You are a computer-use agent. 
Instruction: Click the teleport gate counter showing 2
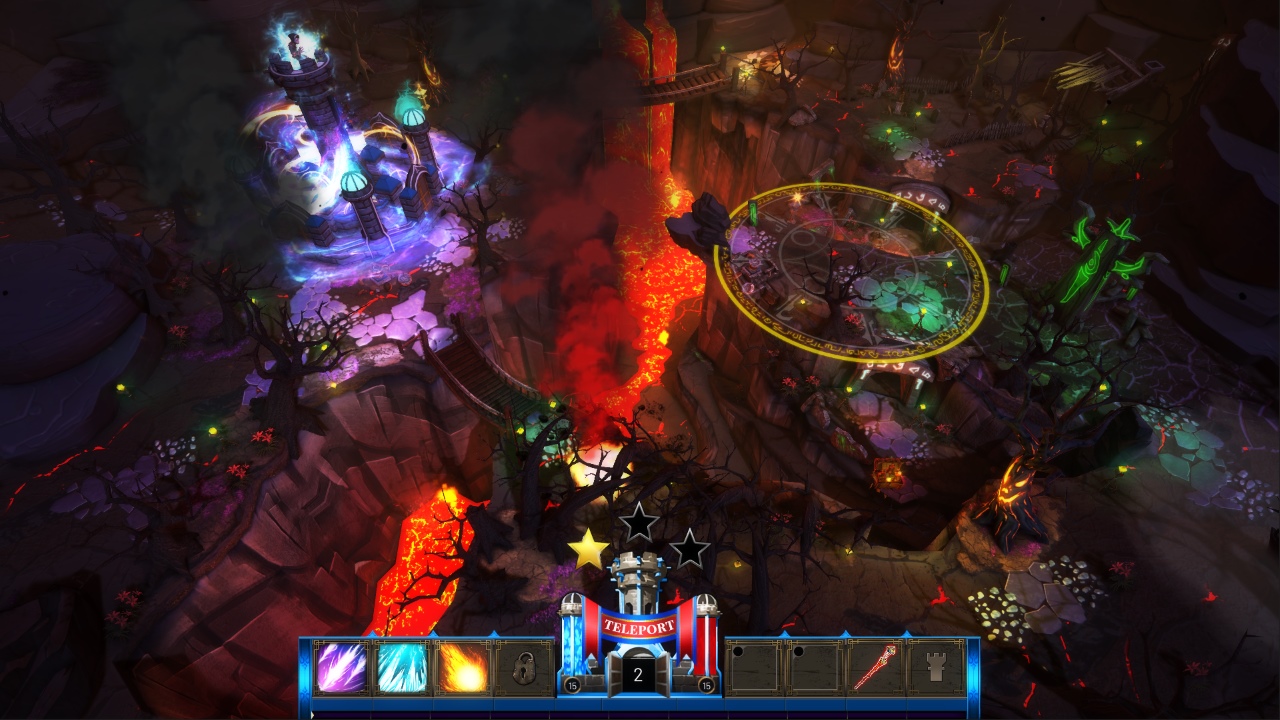637,672
